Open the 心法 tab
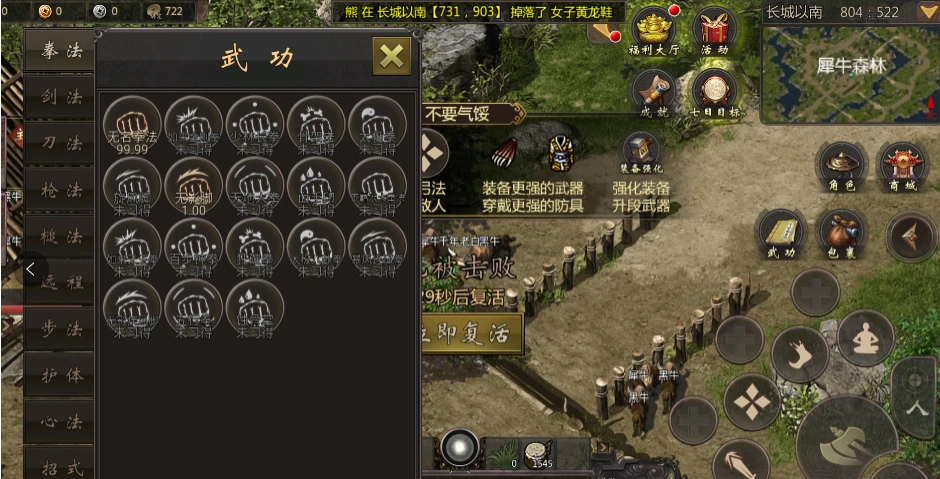940x479 pixels. 61,421
